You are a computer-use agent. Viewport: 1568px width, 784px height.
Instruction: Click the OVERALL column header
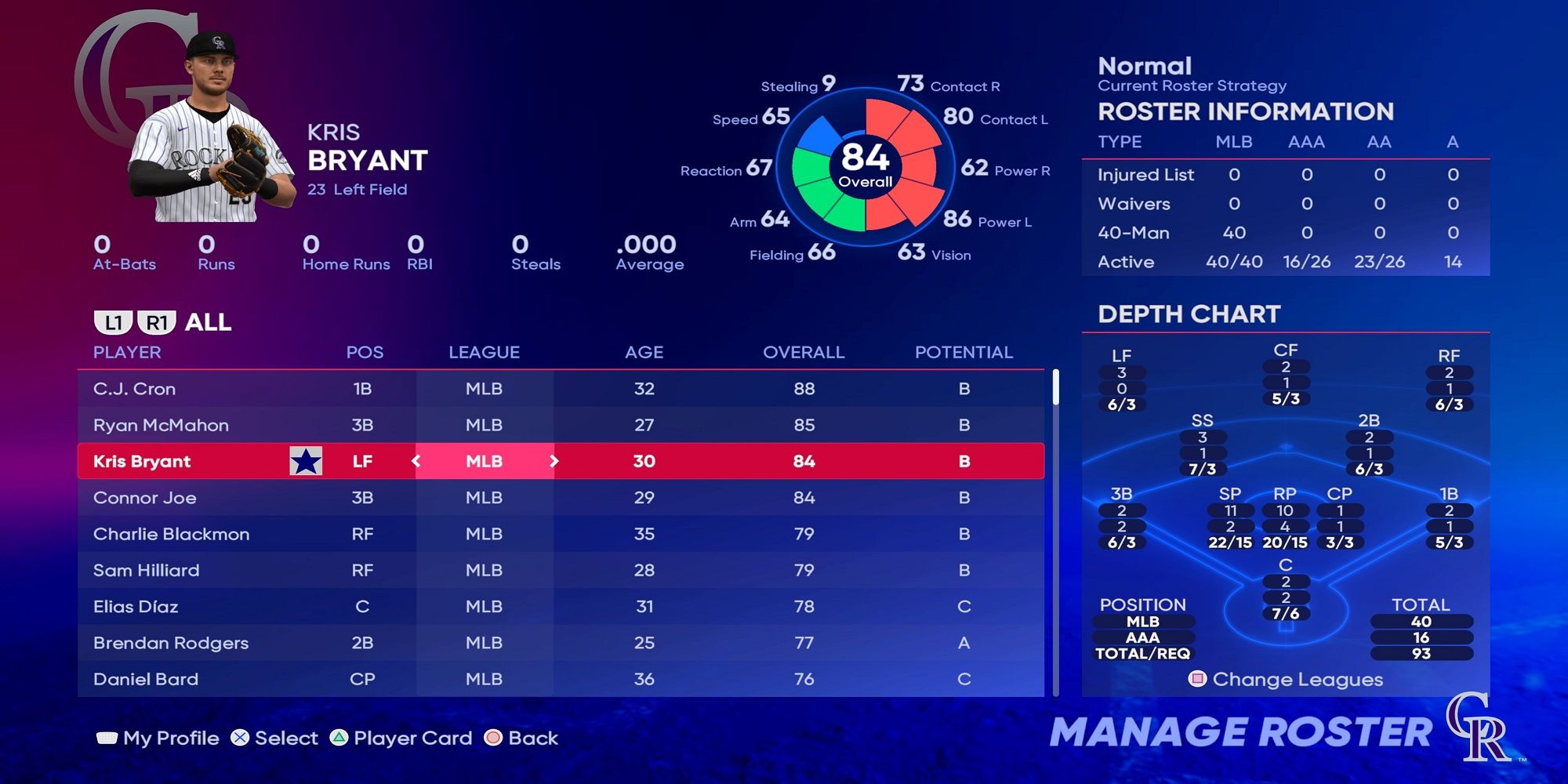pyautogui.click(x=804, y=353)
